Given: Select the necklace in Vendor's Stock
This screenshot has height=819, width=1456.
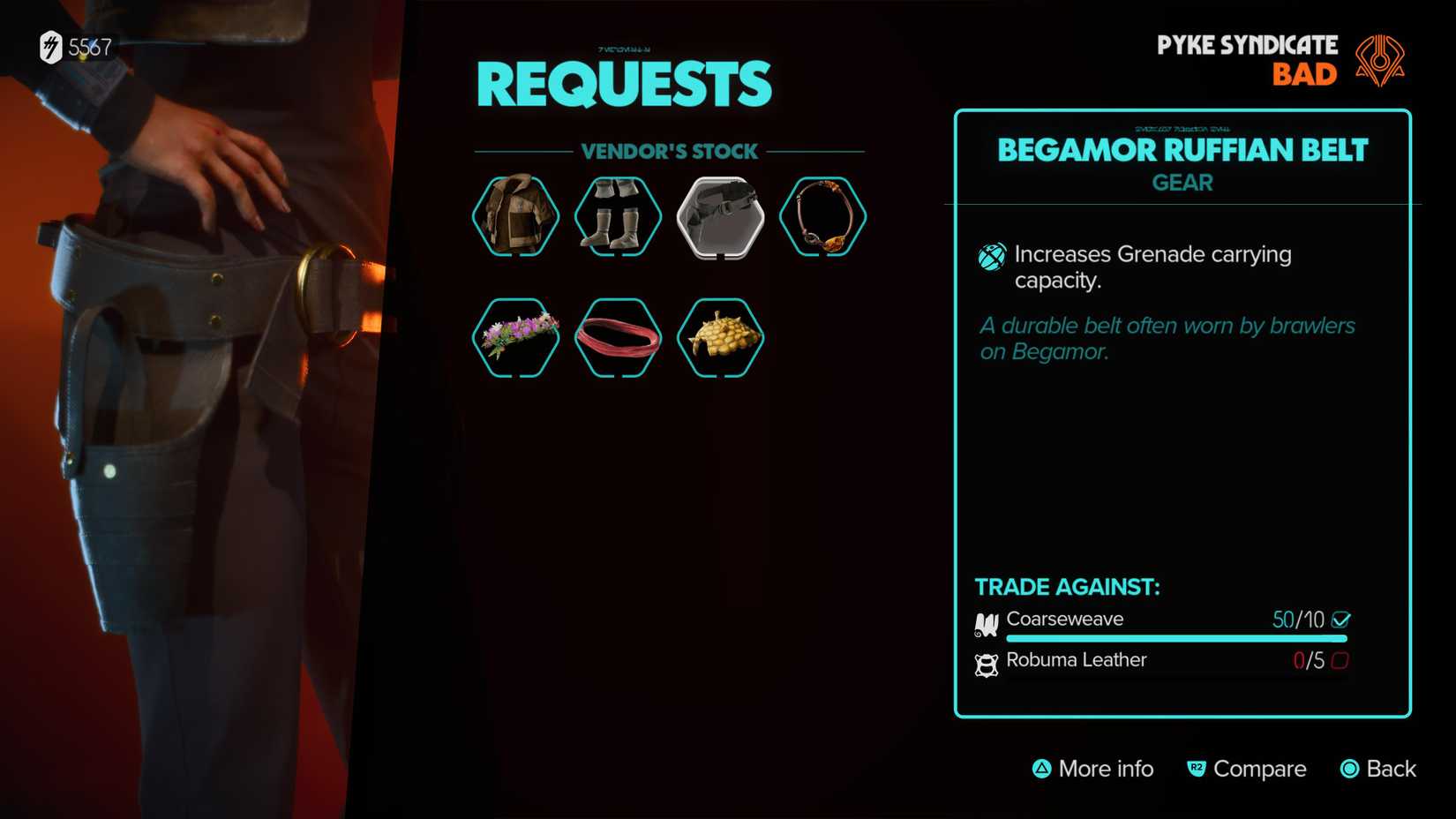Looking at the screenshot, I should tap(822, 216).
